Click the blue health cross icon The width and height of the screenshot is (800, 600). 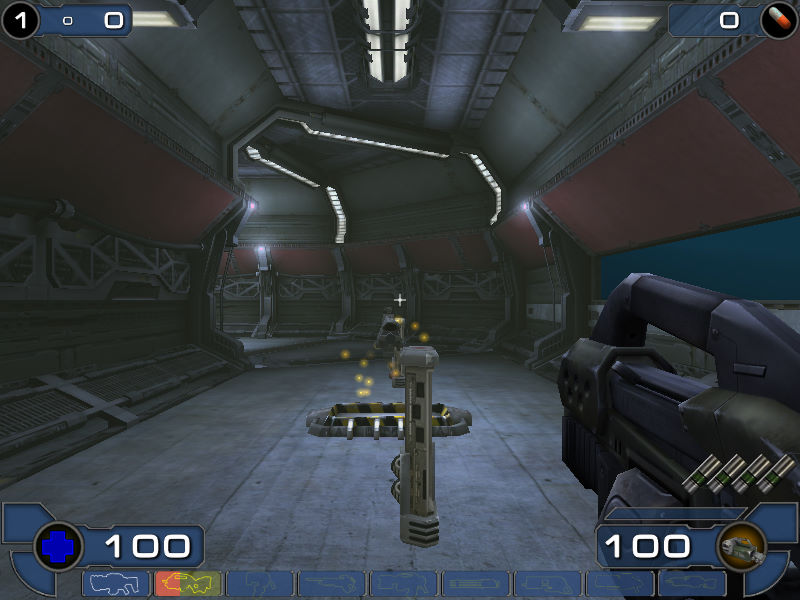(x=57, y=547)
